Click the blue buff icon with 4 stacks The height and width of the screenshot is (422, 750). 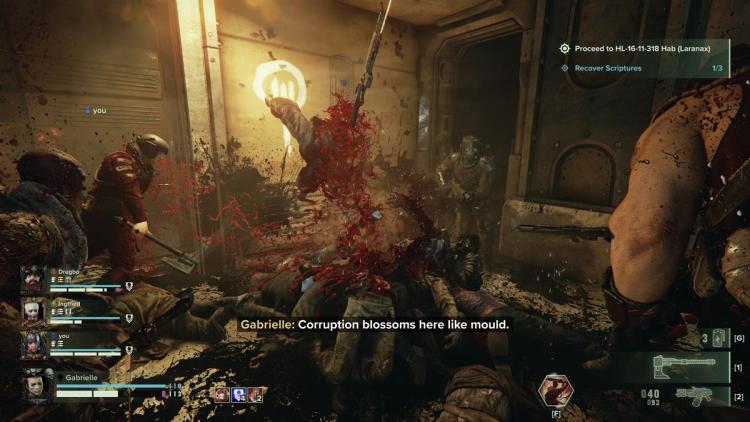pyautogui.click(x=238, y=395)
